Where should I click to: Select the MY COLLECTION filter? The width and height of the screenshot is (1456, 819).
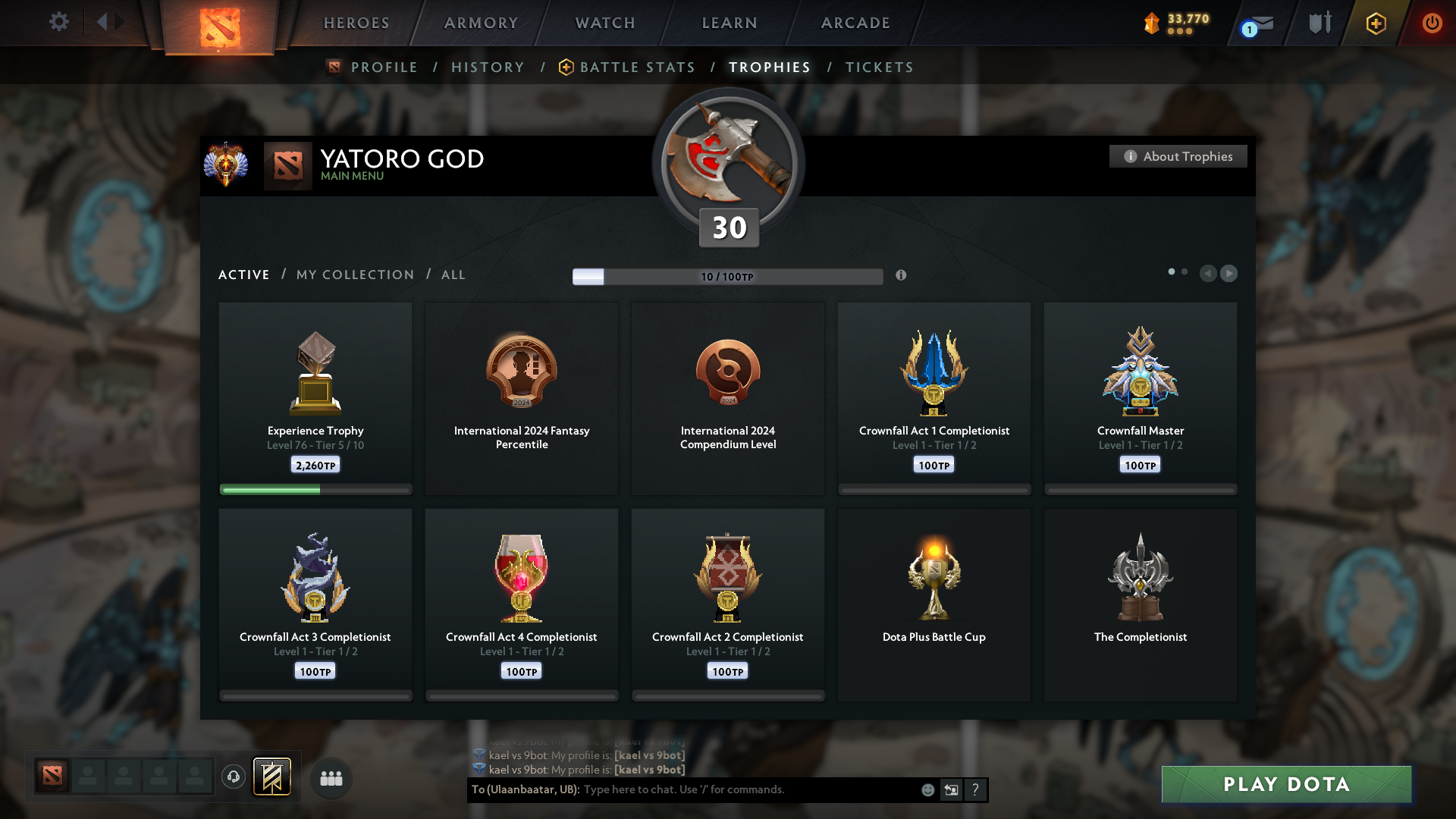354,275
